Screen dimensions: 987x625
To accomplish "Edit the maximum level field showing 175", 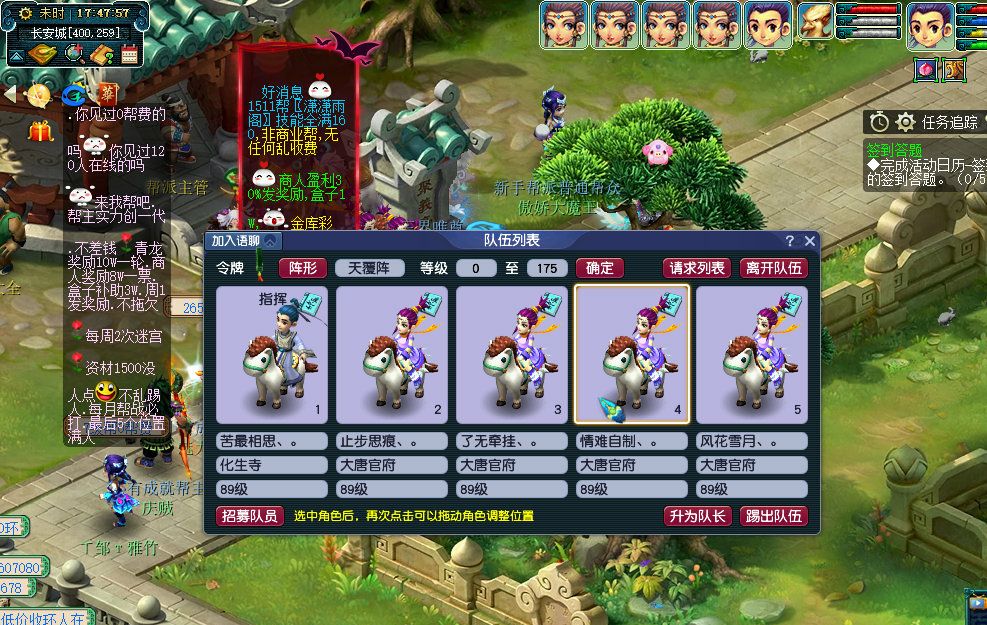I will (546, 268).
